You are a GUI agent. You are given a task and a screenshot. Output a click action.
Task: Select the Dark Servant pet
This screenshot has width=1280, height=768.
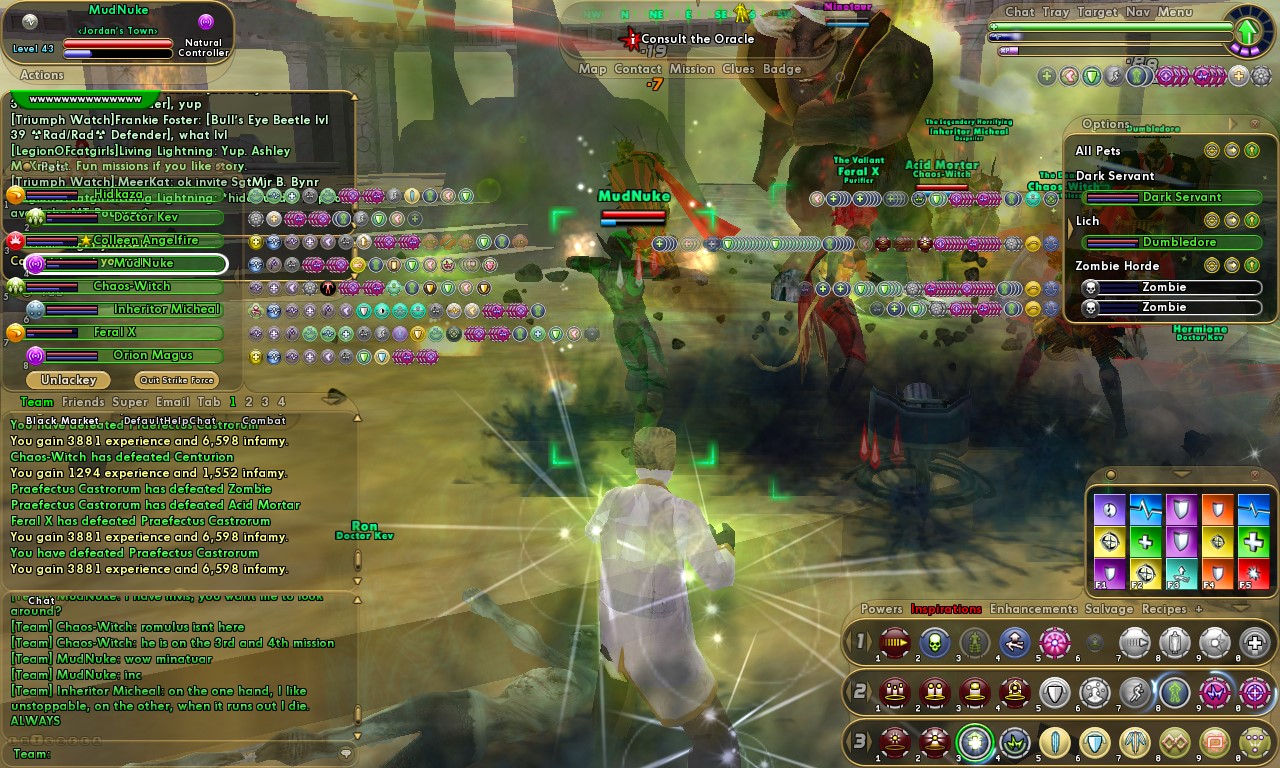[1183, 197]
